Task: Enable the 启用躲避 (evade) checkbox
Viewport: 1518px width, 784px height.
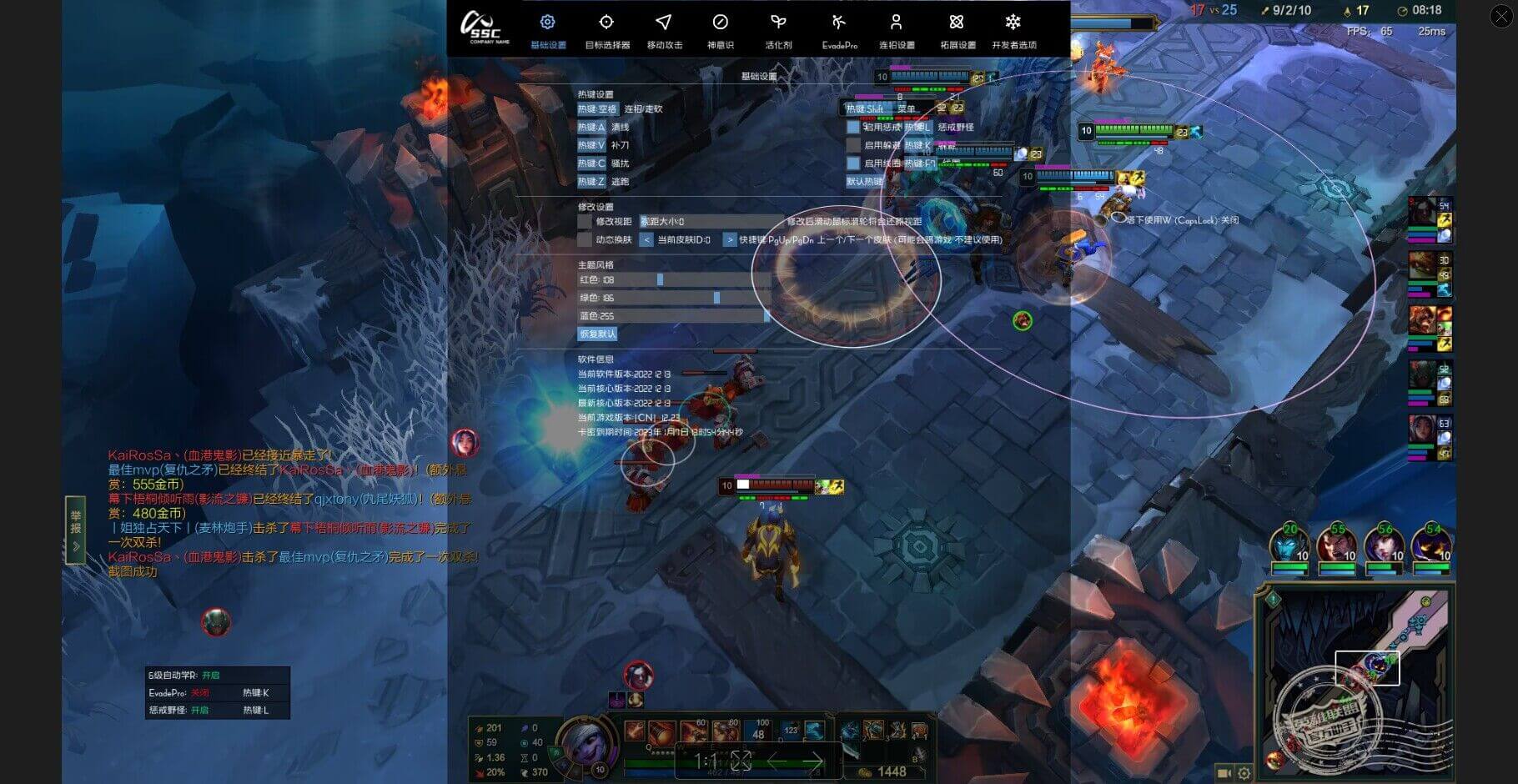Action: point(852,145)
